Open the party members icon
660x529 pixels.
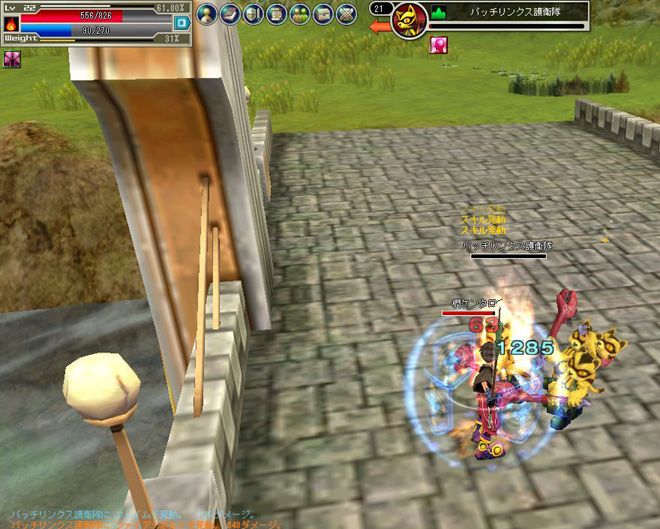coord(299,14)
